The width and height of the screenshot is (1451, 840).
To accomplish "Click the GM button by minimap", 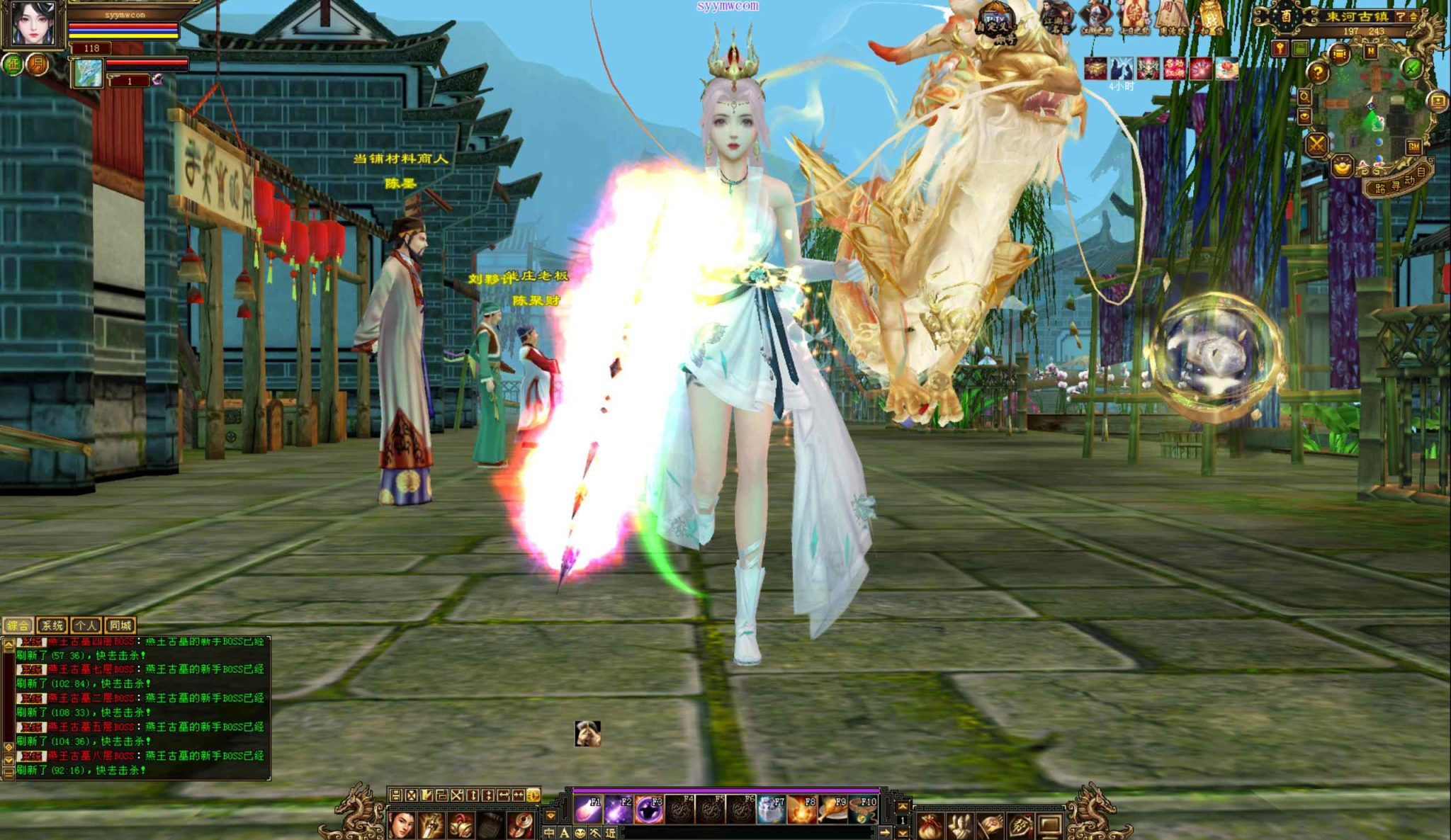I will point(1413,147).
